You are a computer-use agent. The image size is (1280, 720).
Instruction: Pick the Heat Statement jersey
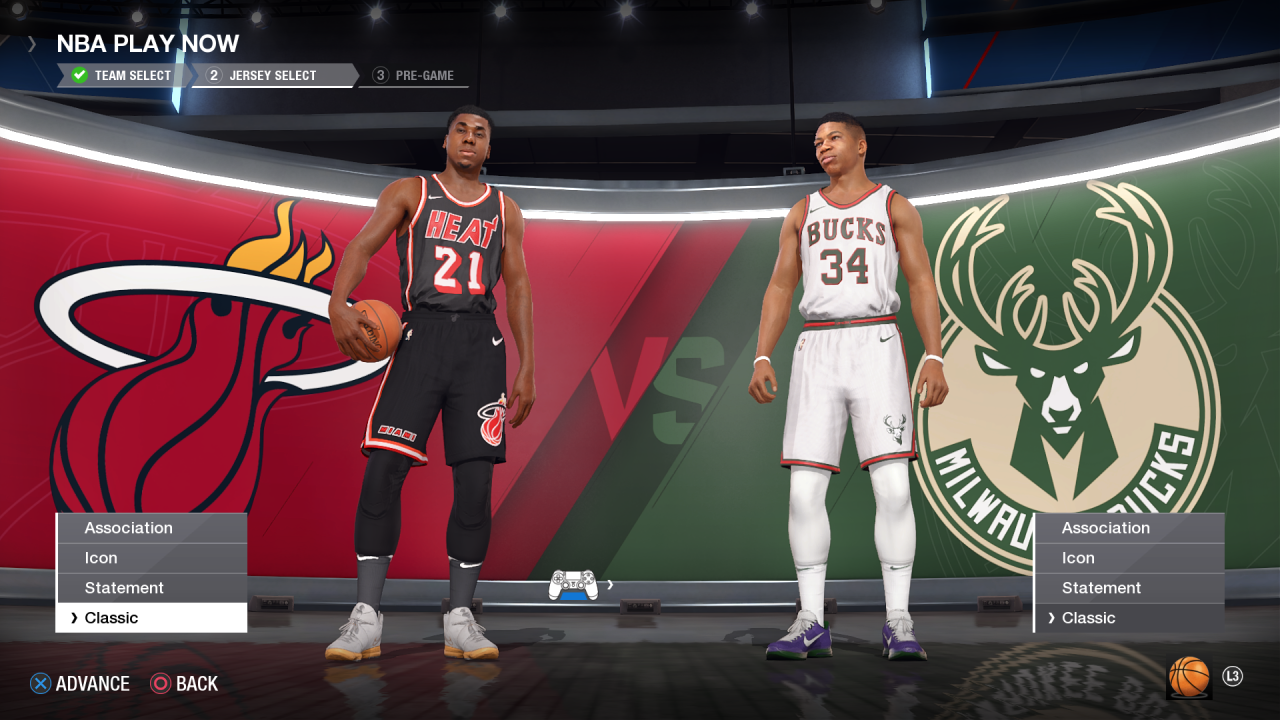point(151,588)
